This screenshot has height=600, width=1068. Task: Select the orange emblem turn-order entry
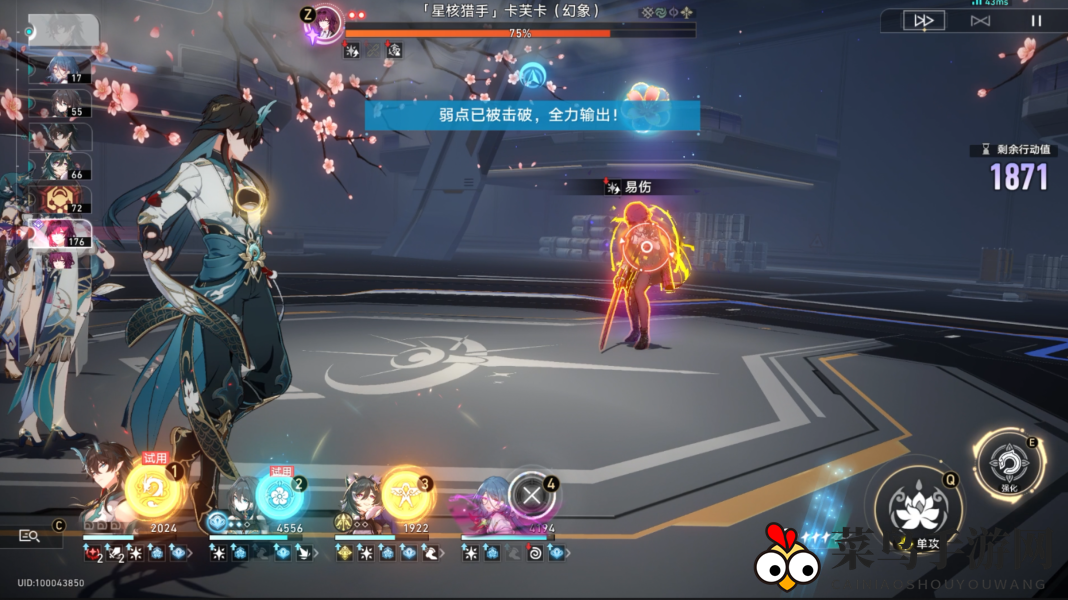pos(60,200)
